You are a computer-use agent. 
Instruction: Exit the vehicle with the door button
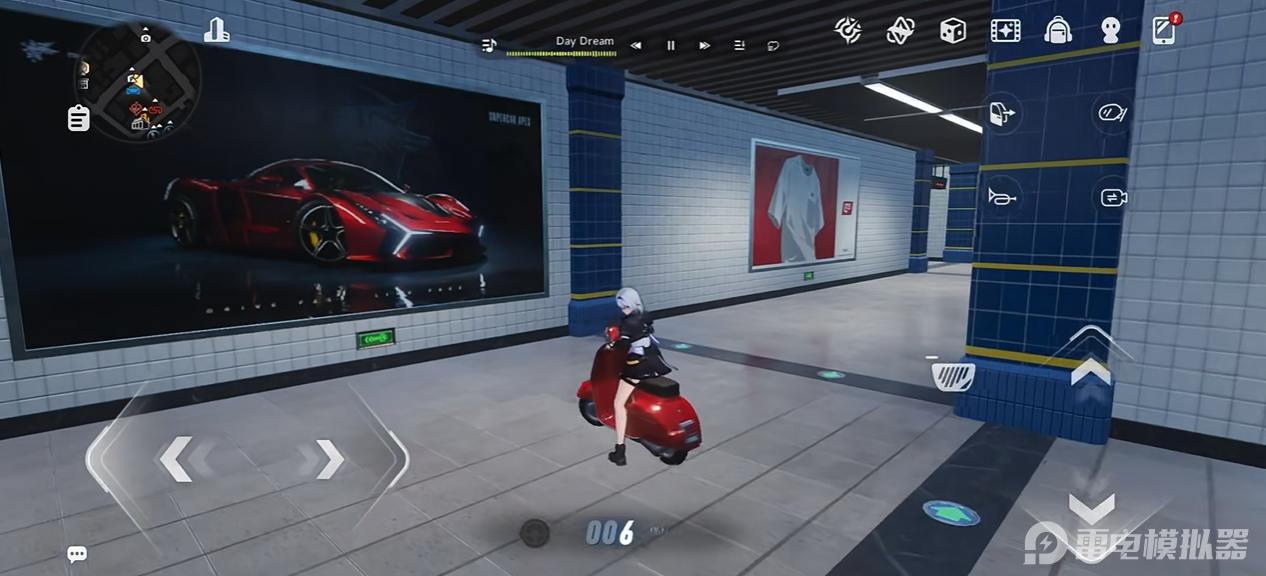(x=1003, y=113)
